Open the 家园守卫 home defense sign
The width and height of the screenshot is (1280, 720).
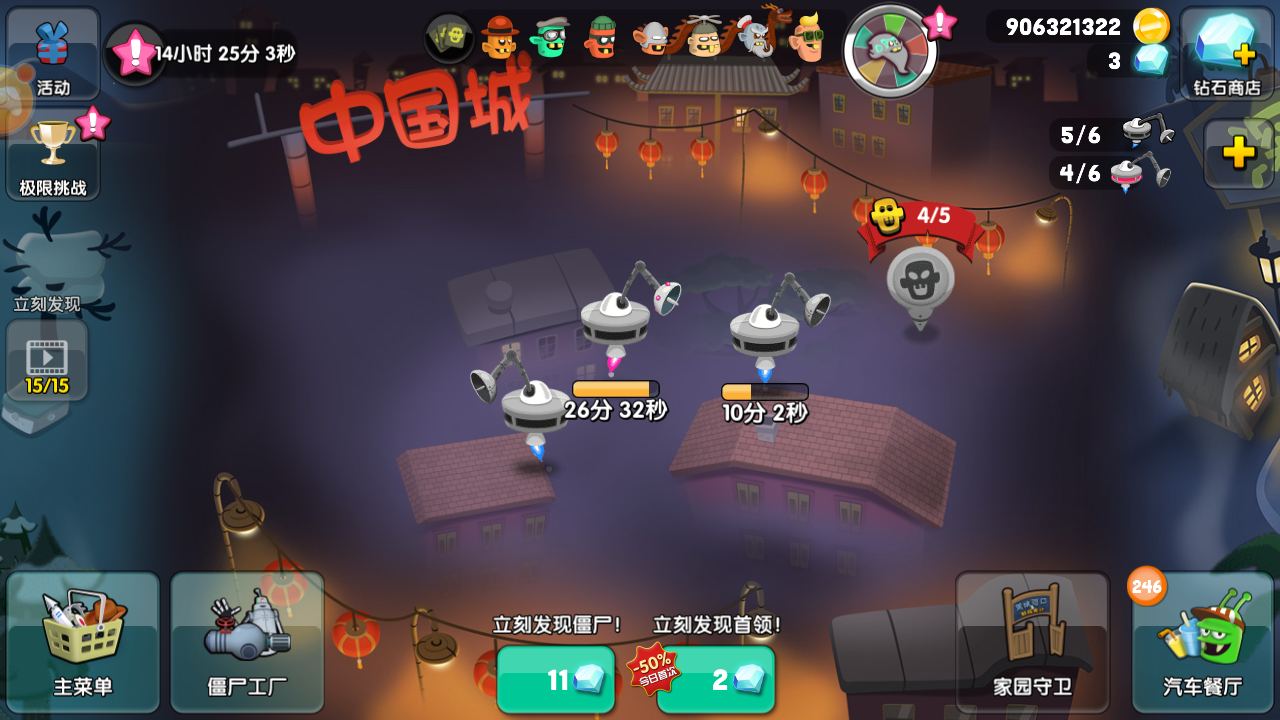1032,640
